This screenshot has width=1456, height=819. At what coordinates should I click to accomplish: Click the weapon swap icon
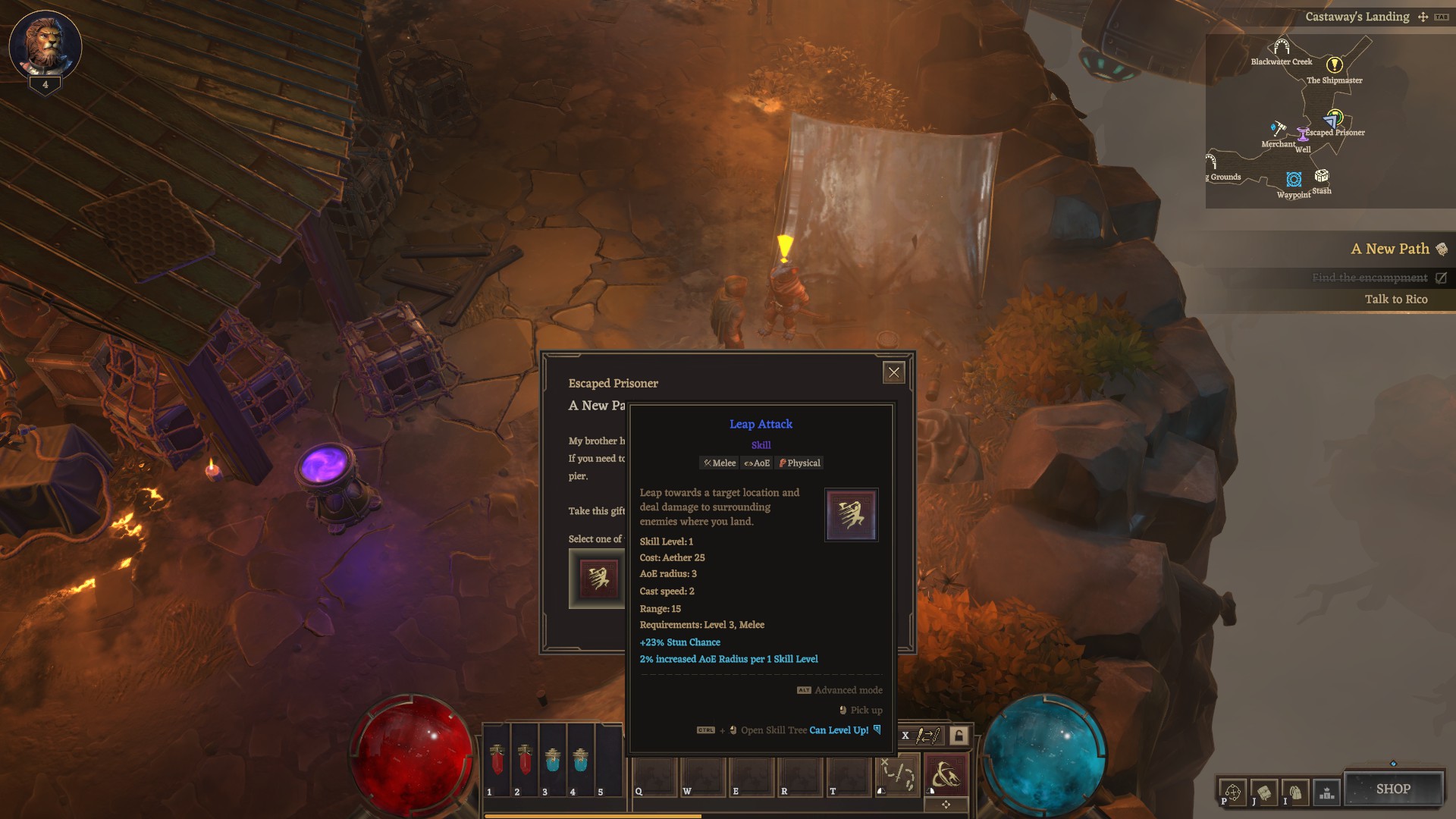pyautogui.click(x=928, y=735)
